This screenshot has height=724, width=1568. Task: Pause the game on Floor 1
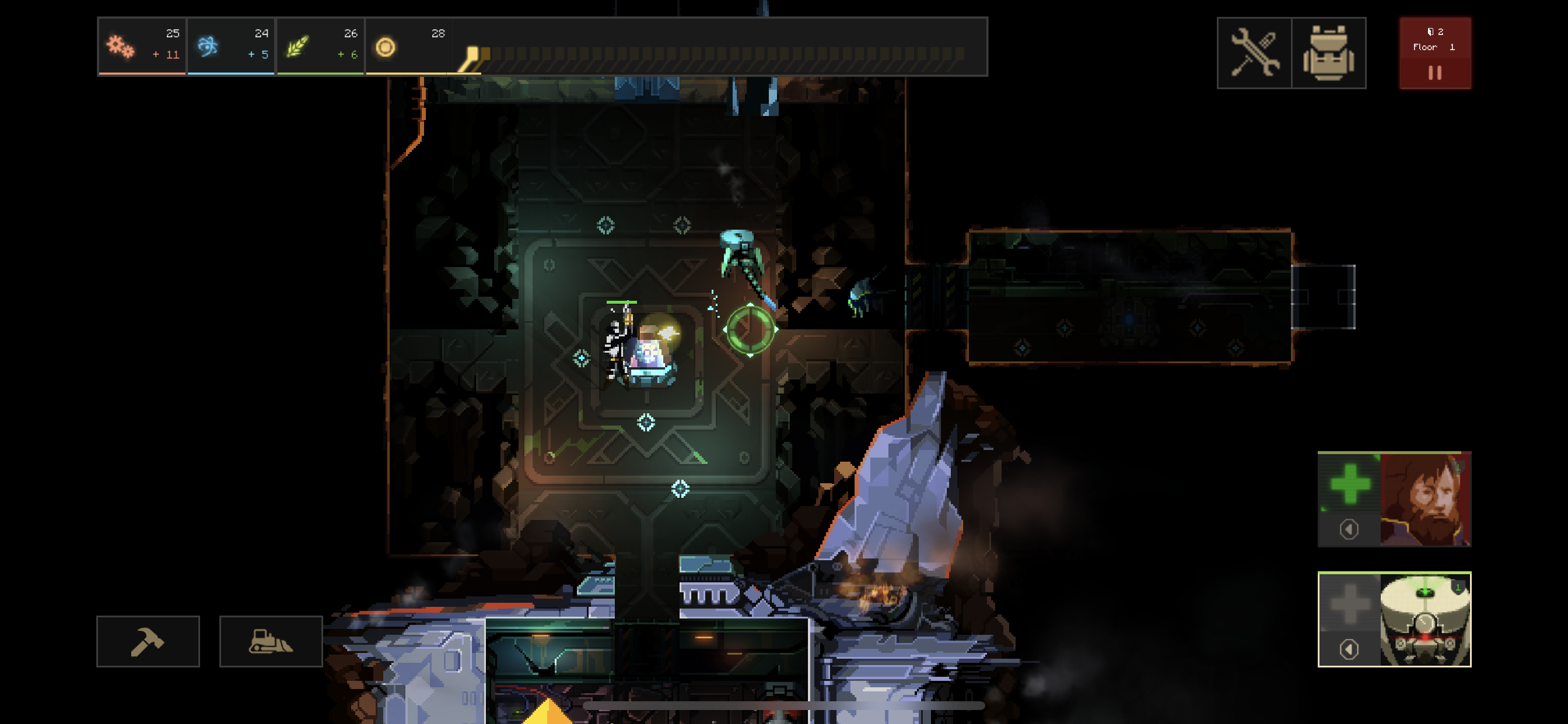pos(1434,72)
